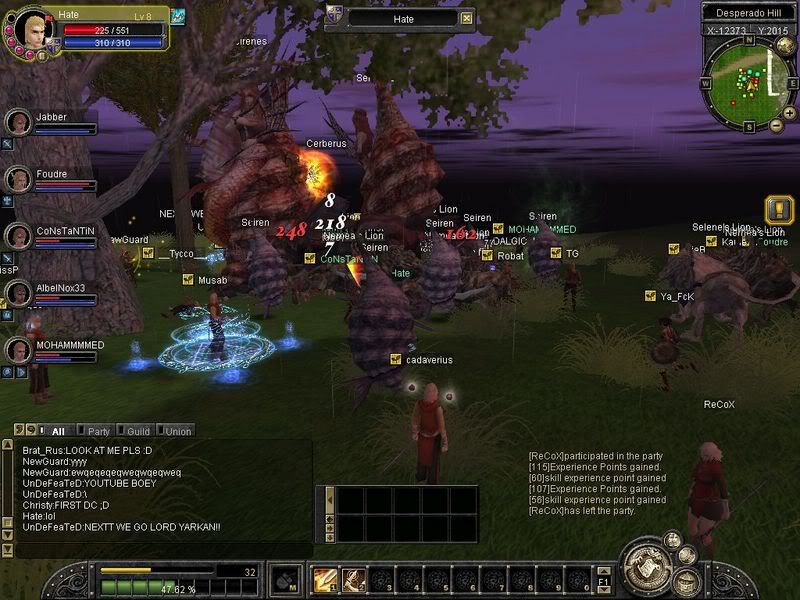800x600 pixels.
Task: Open the yellow exclamation alert icon
Action: click(778, 210)
